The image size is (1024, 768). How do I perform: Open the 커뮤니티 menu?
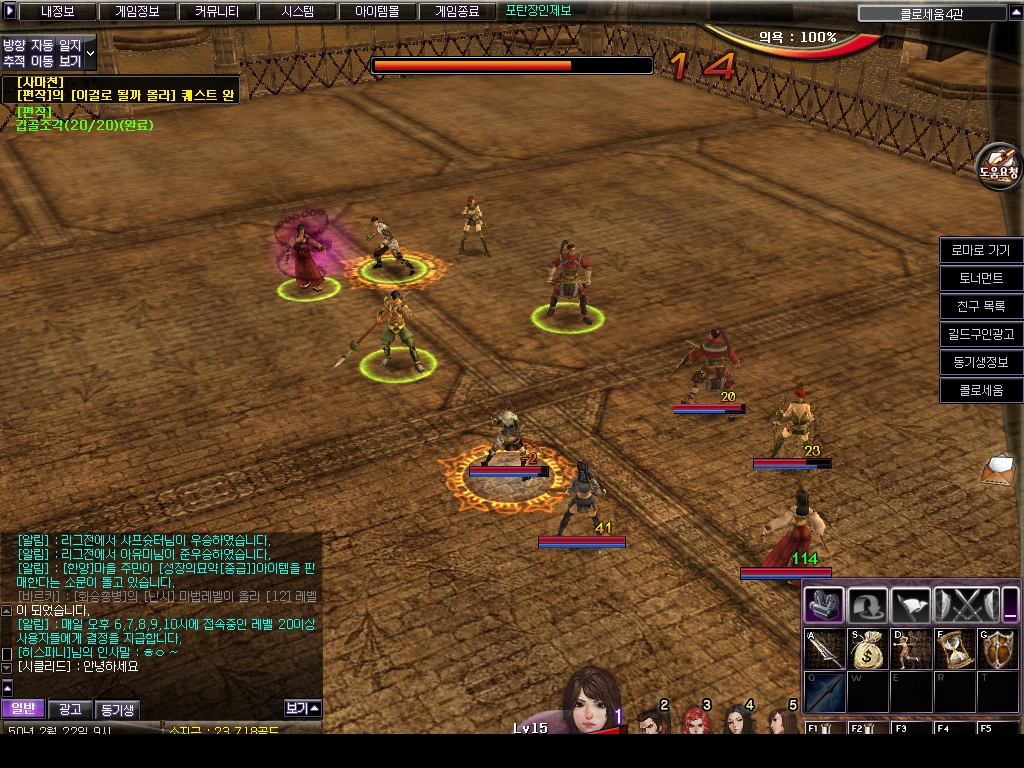216,12
